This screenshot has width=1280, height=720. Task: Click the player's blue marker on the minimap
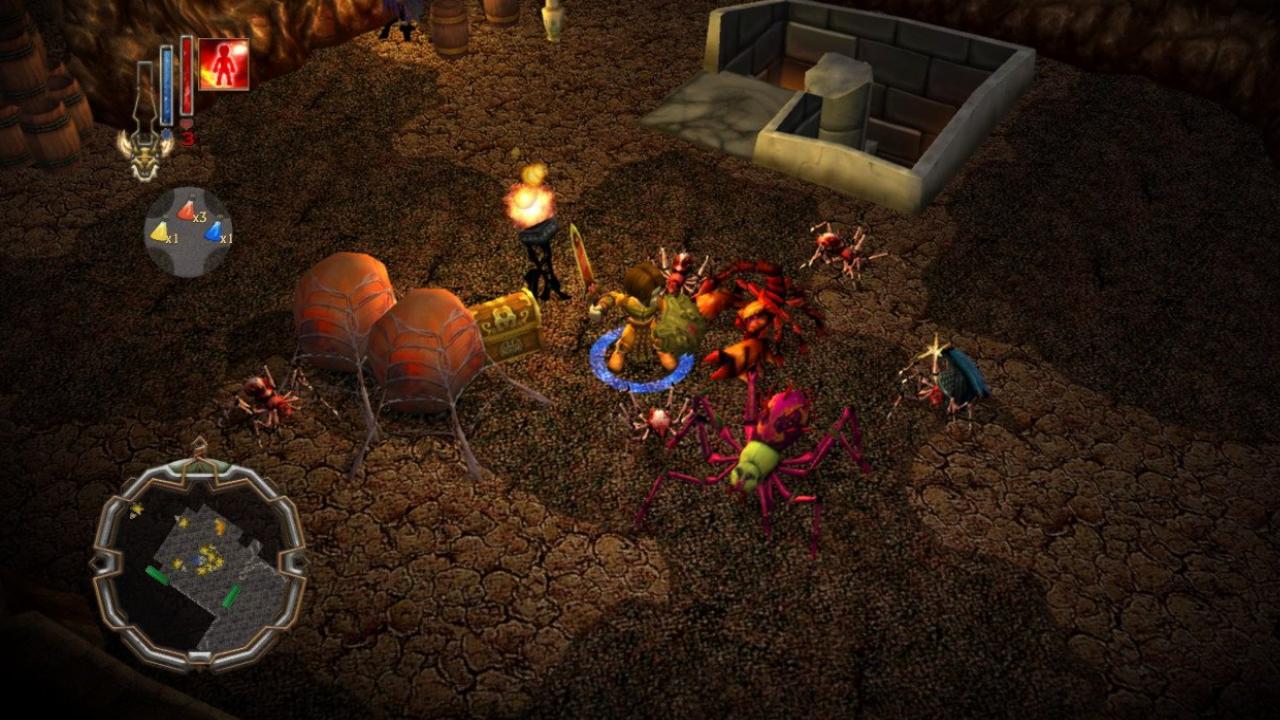[x=196, y=560]
